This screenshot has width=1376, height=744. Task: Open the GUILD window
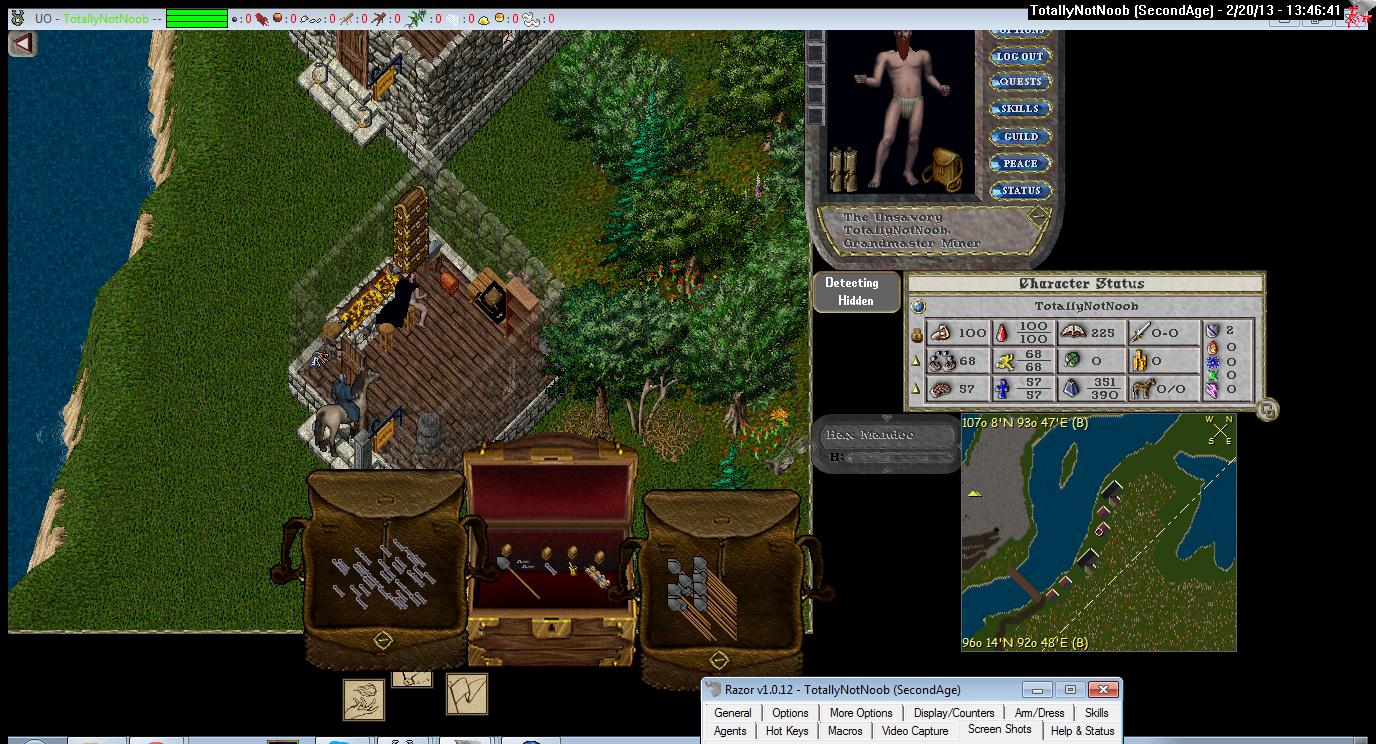point(1020,137)
